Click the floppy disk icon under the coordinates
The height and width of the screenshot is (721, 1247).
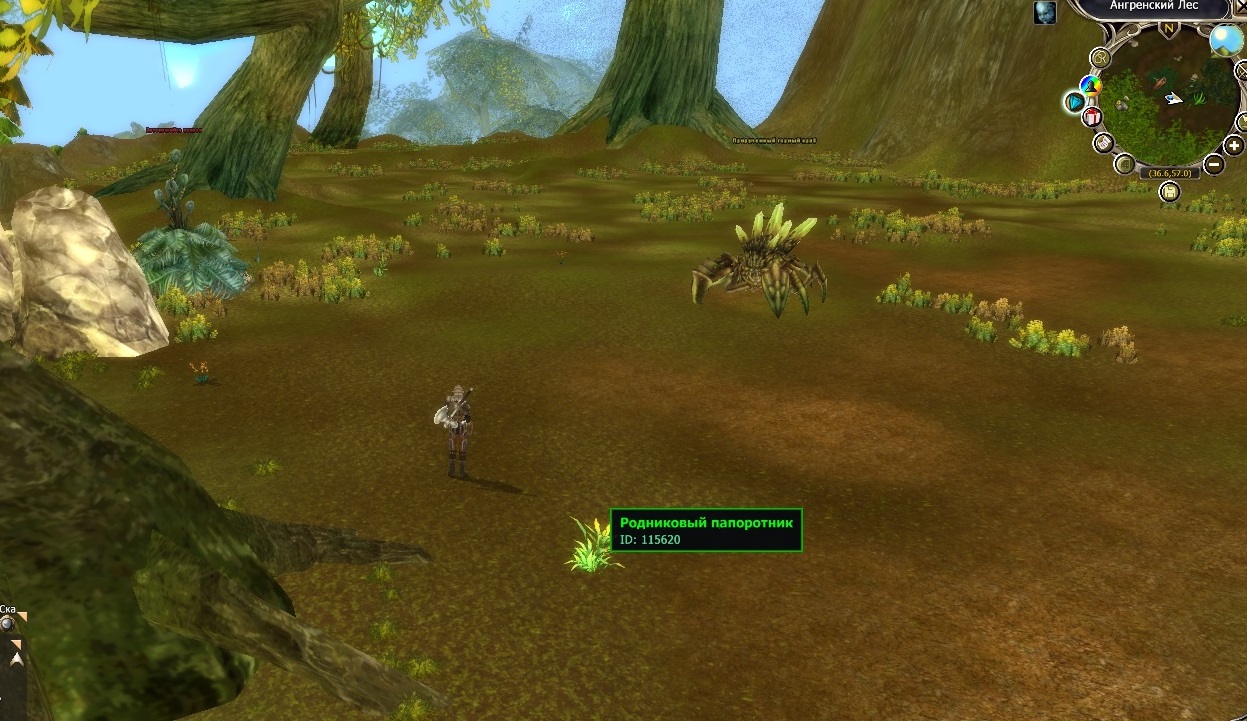click(1170, 192)
